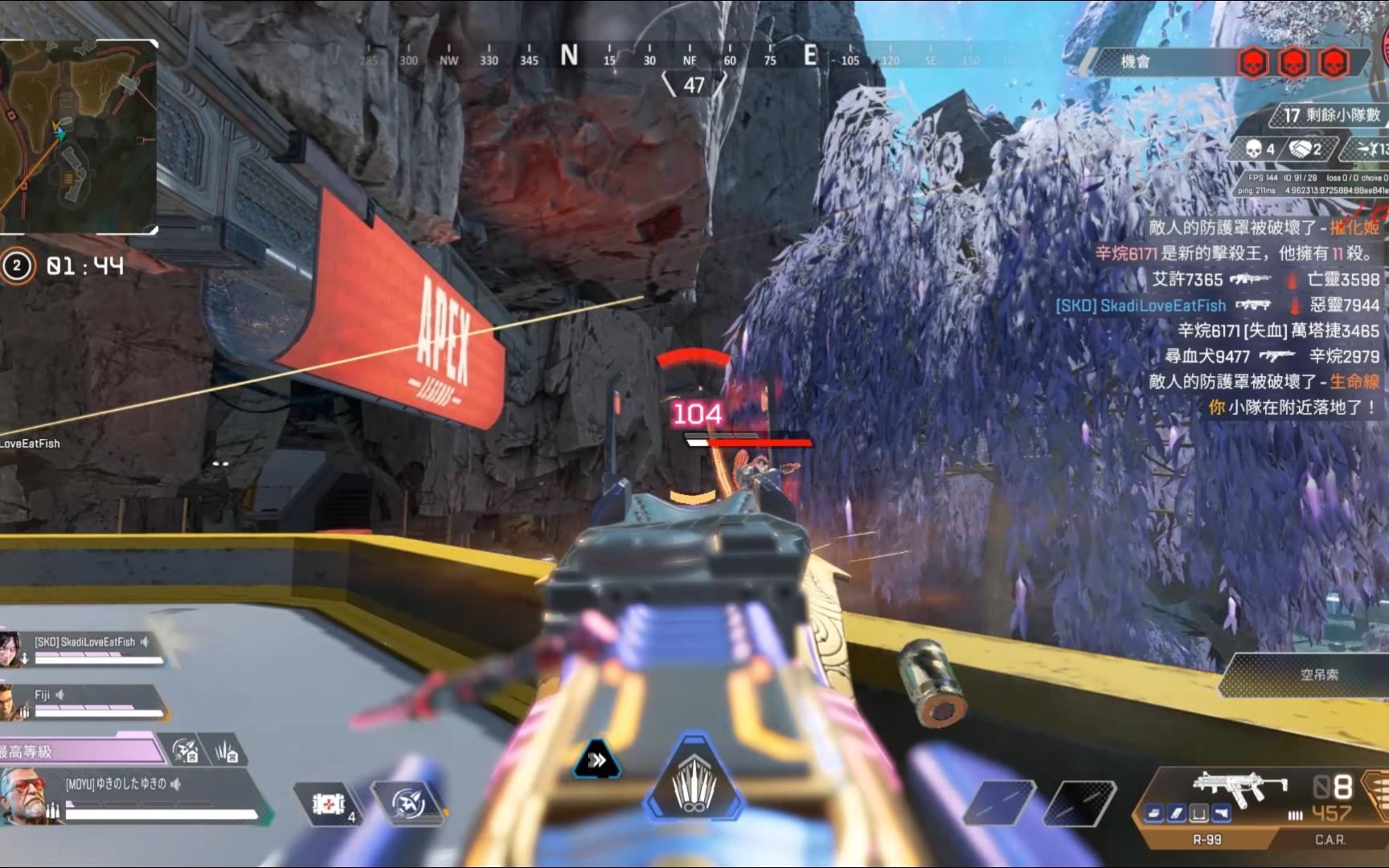This screenshot has width=1389, height=868.
Task: Activate the Sweep tactical ability icon
Action: (x=409, y=802)
